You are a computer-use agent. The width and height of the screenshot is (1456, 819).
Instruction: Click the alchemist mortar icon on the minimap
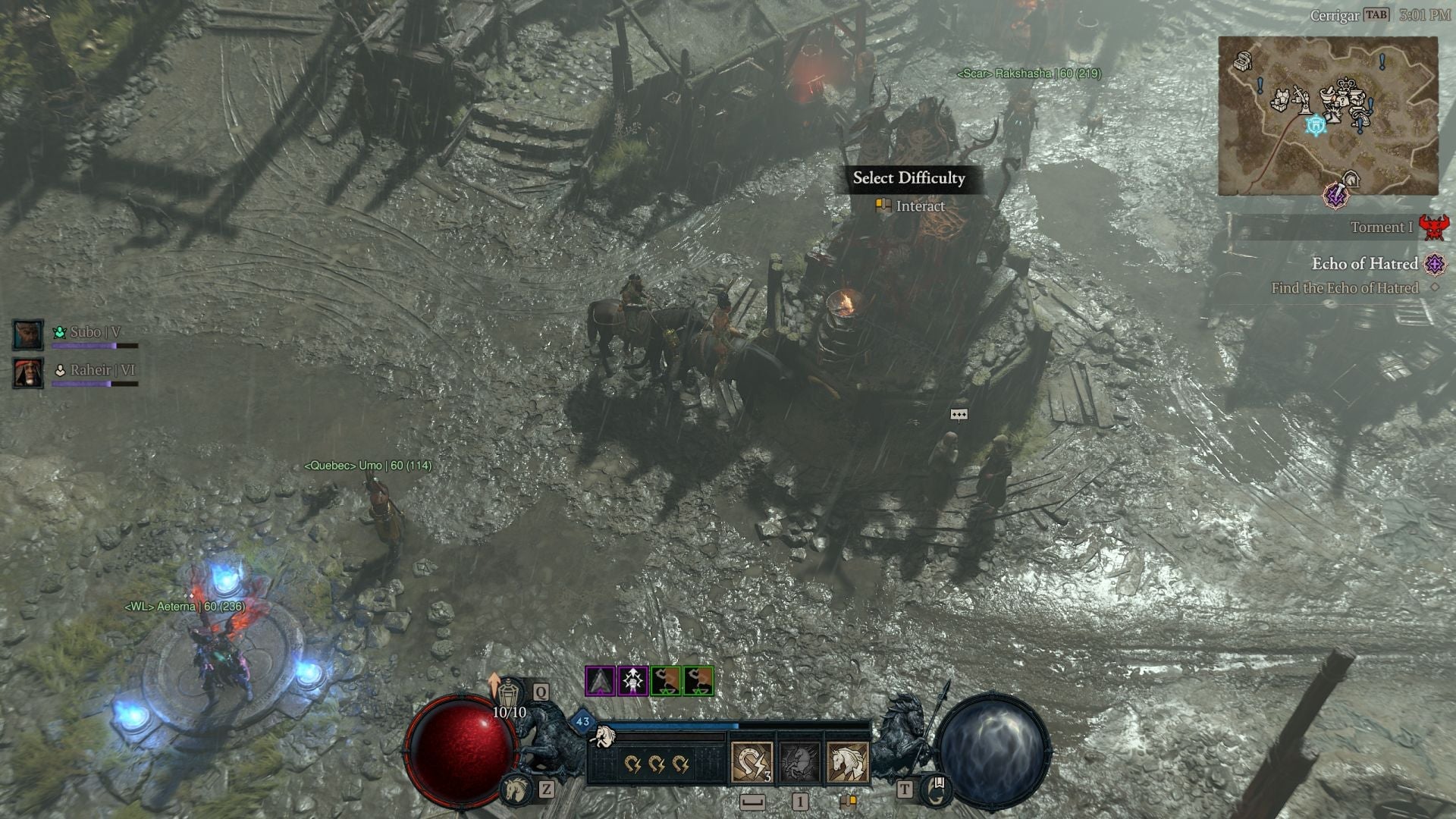point(1326,94)
